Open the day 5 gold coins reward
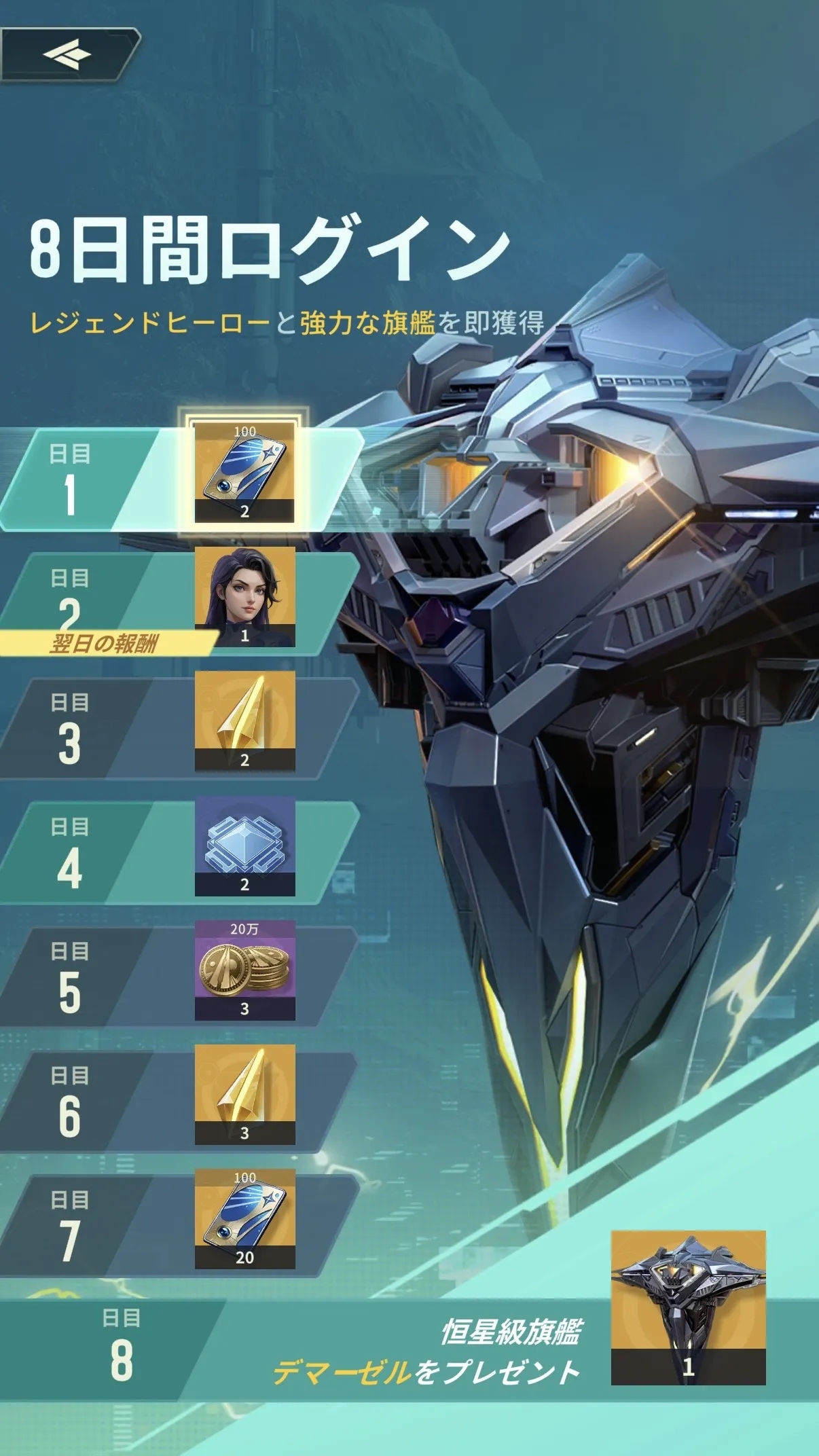Image resolution: width=819 pixels, height=1456 pixels. 244,970
